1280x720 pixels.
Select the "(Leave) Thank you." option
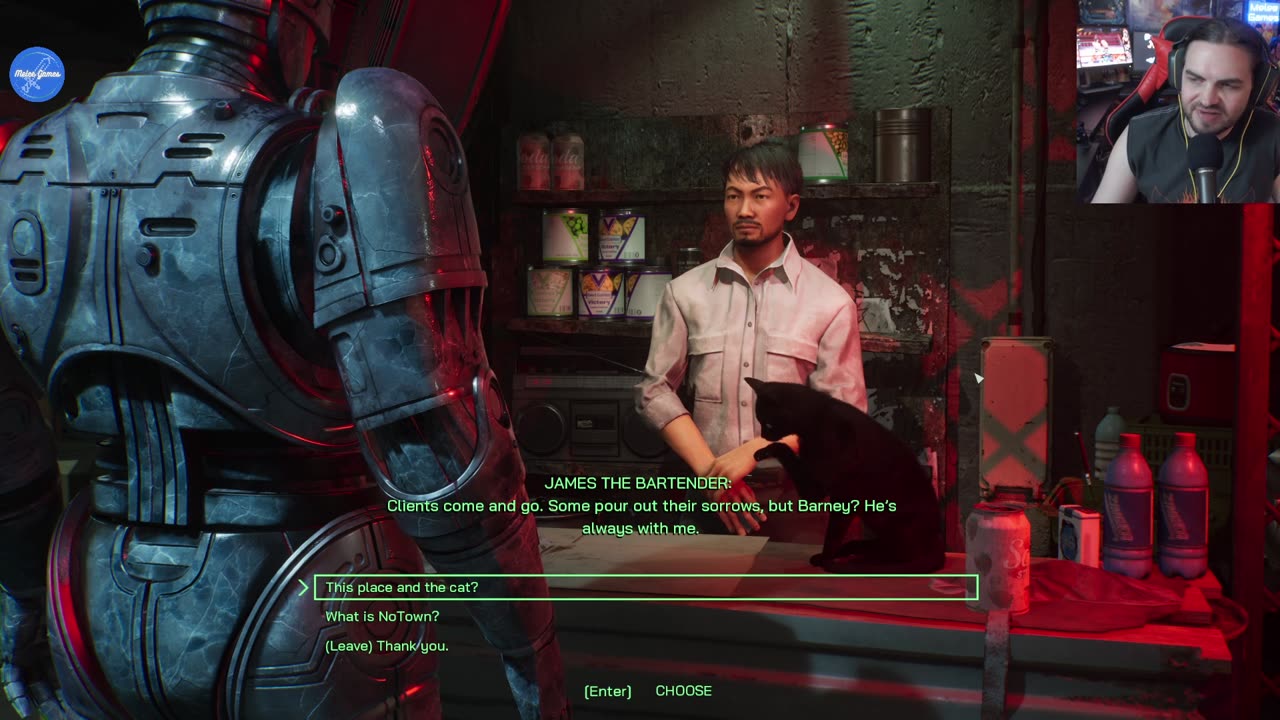(387, 646)
